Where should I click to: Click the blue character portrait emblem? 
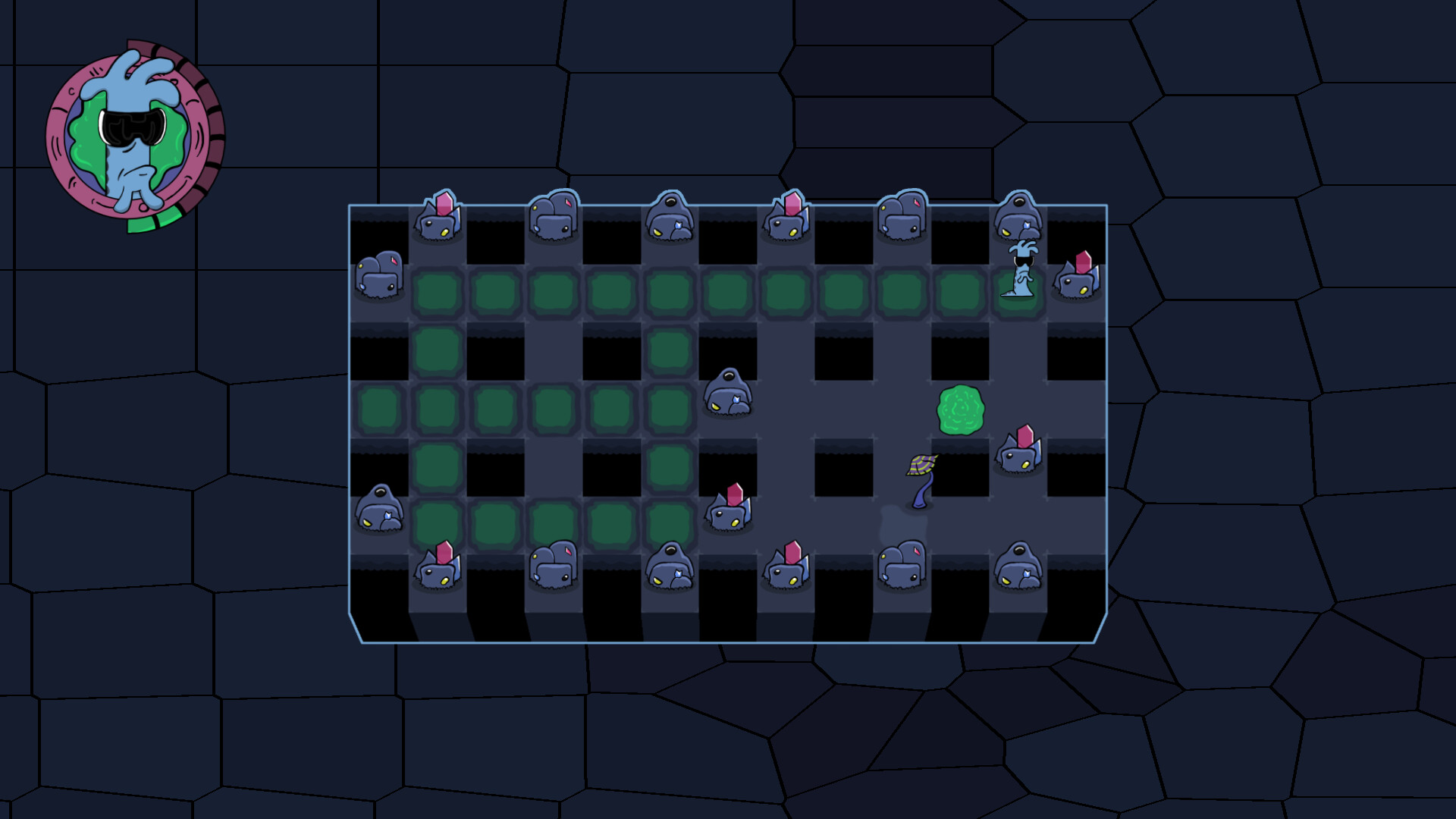[134, 136]
